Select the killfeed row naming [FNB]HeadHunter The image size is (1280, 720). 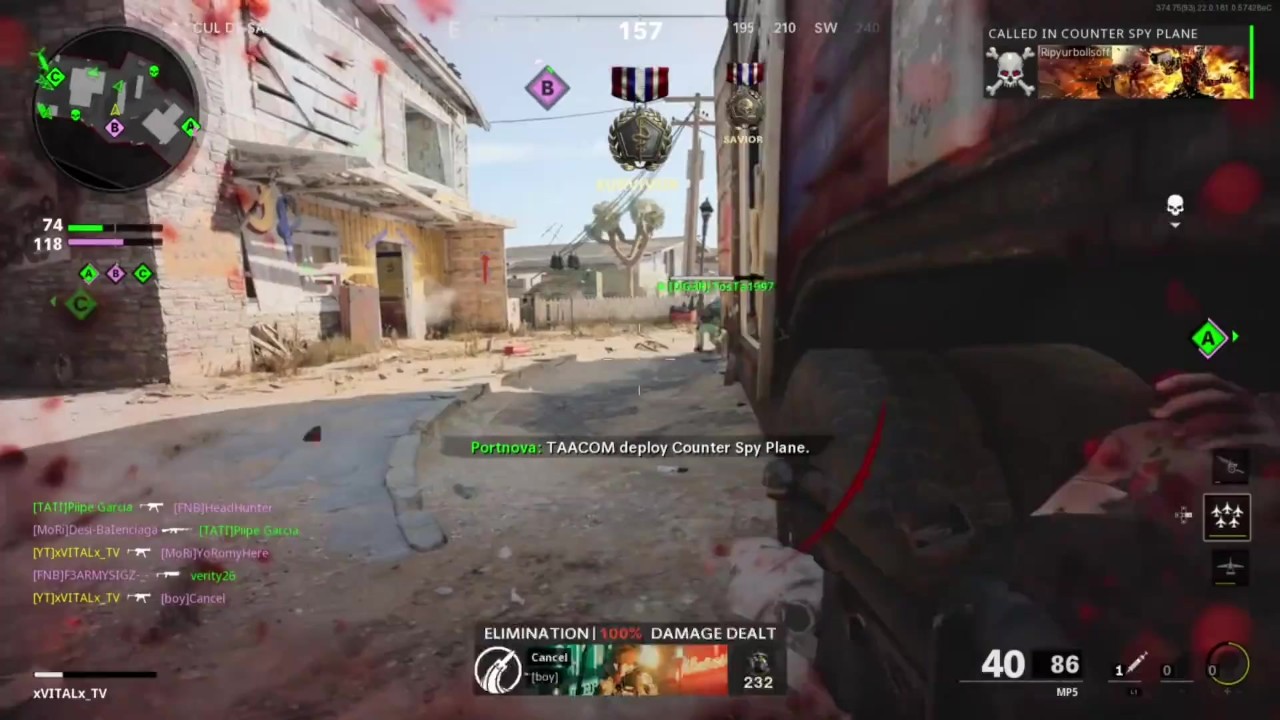[x=153, y=507]
